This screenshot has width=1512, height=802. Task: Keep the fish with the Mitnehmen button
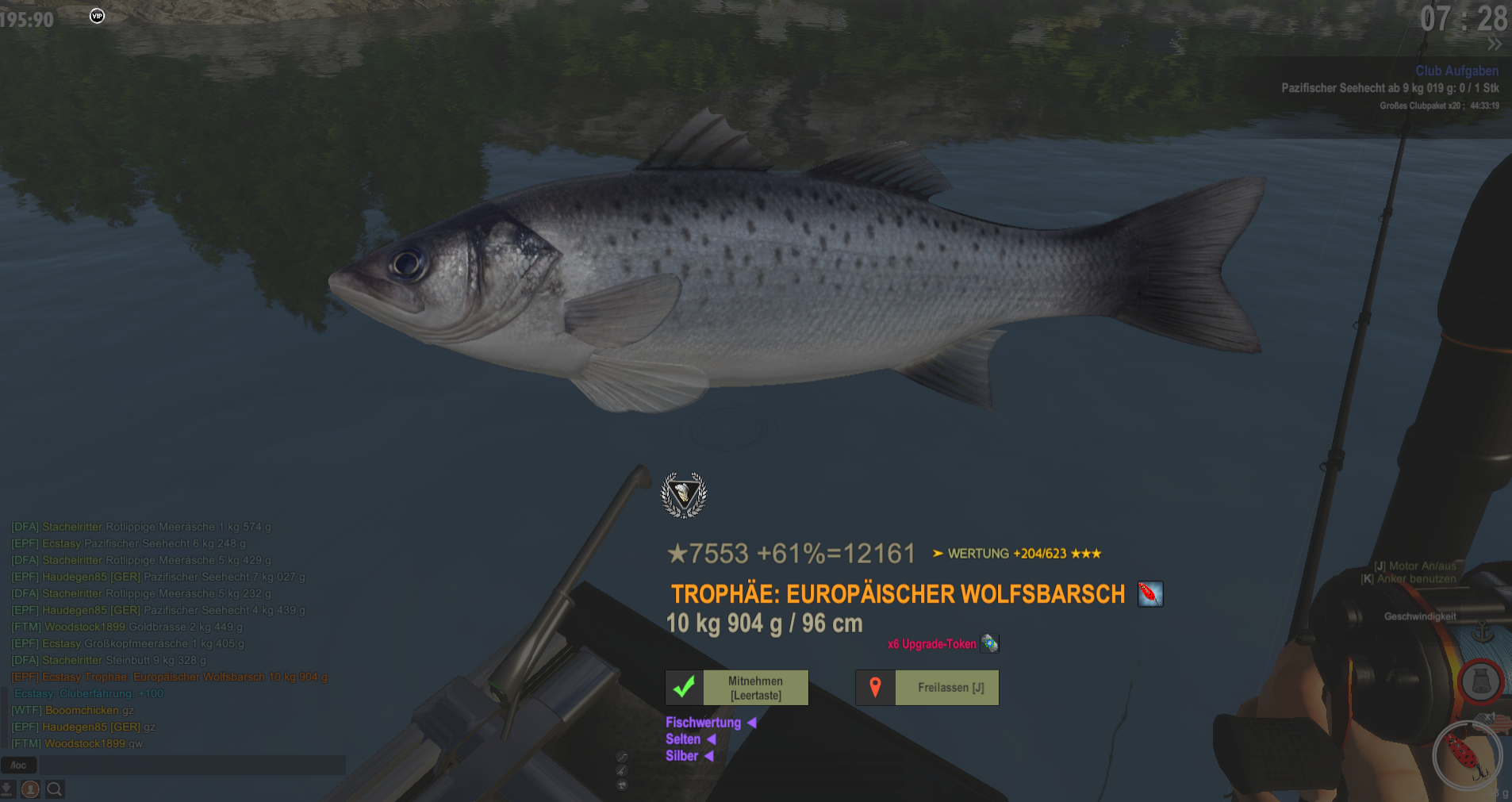[x=737, y=688]
